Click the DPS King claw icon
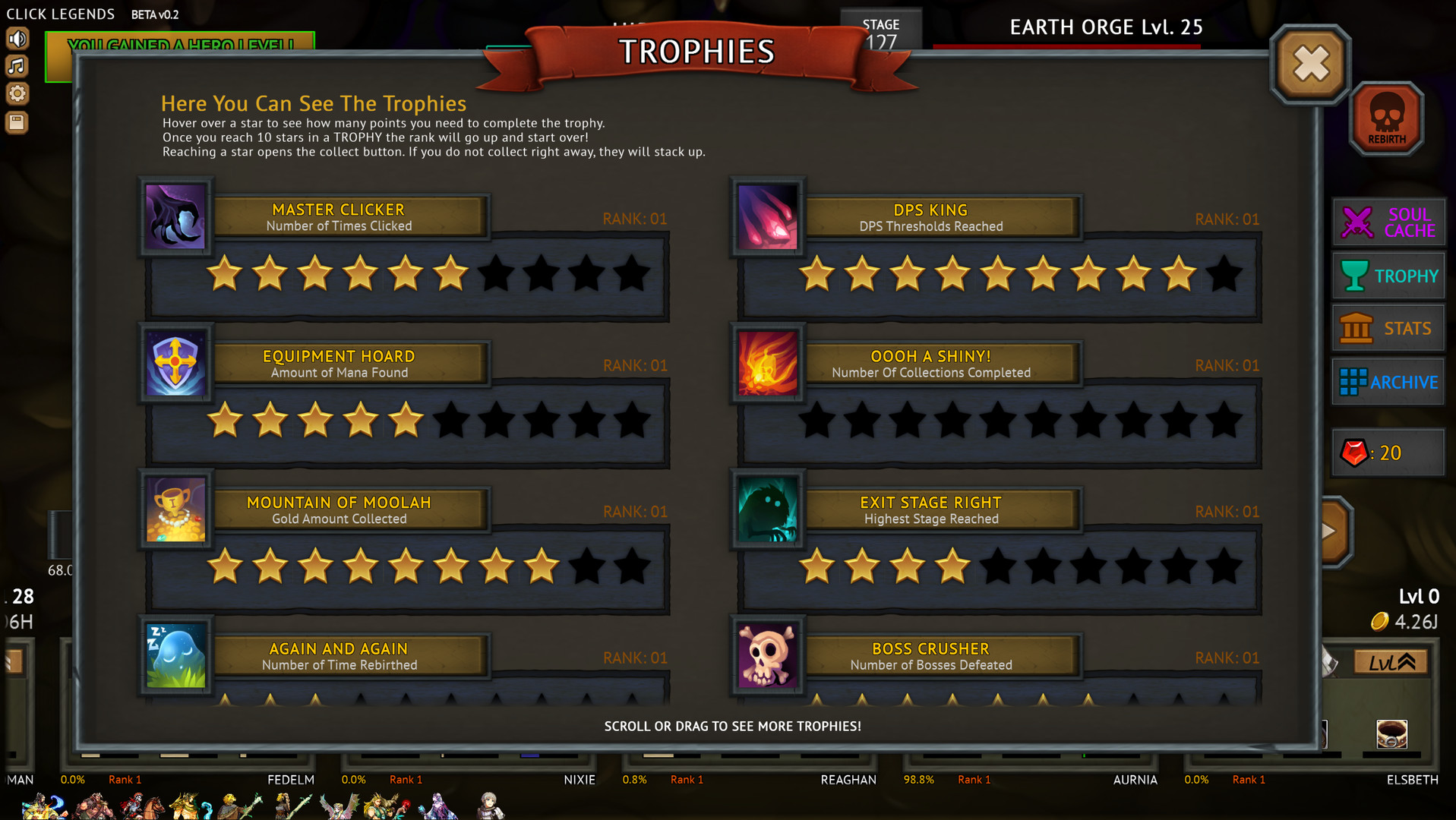Image resolution: width=1456 pixels, height=820 pixels. pos(767,219)
